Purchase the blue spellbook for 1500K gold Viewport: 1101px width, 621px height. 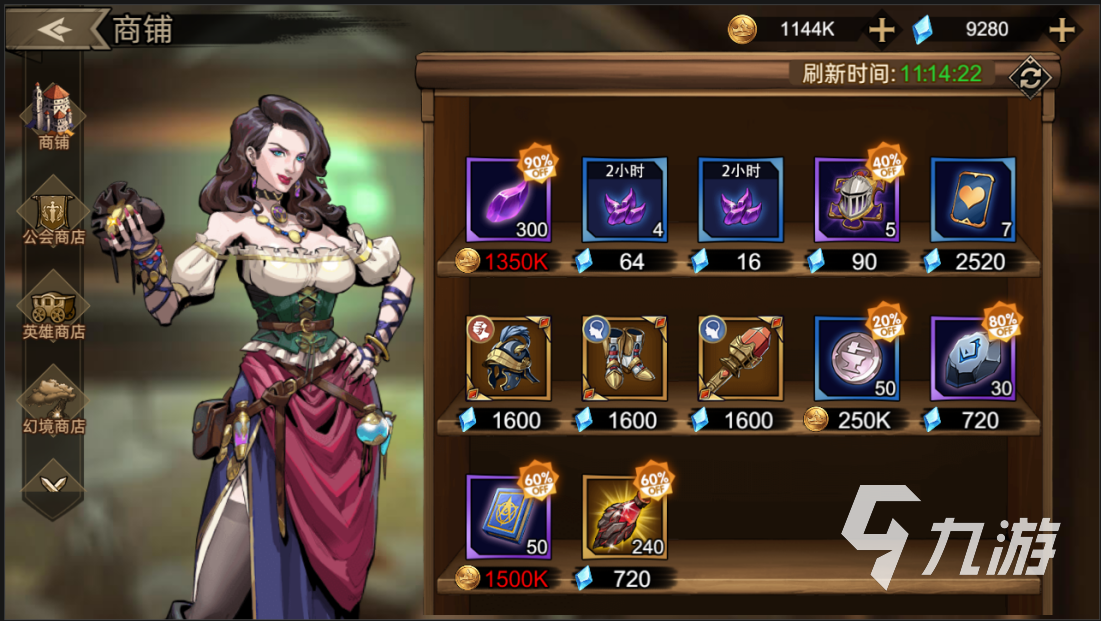[508, 517]
